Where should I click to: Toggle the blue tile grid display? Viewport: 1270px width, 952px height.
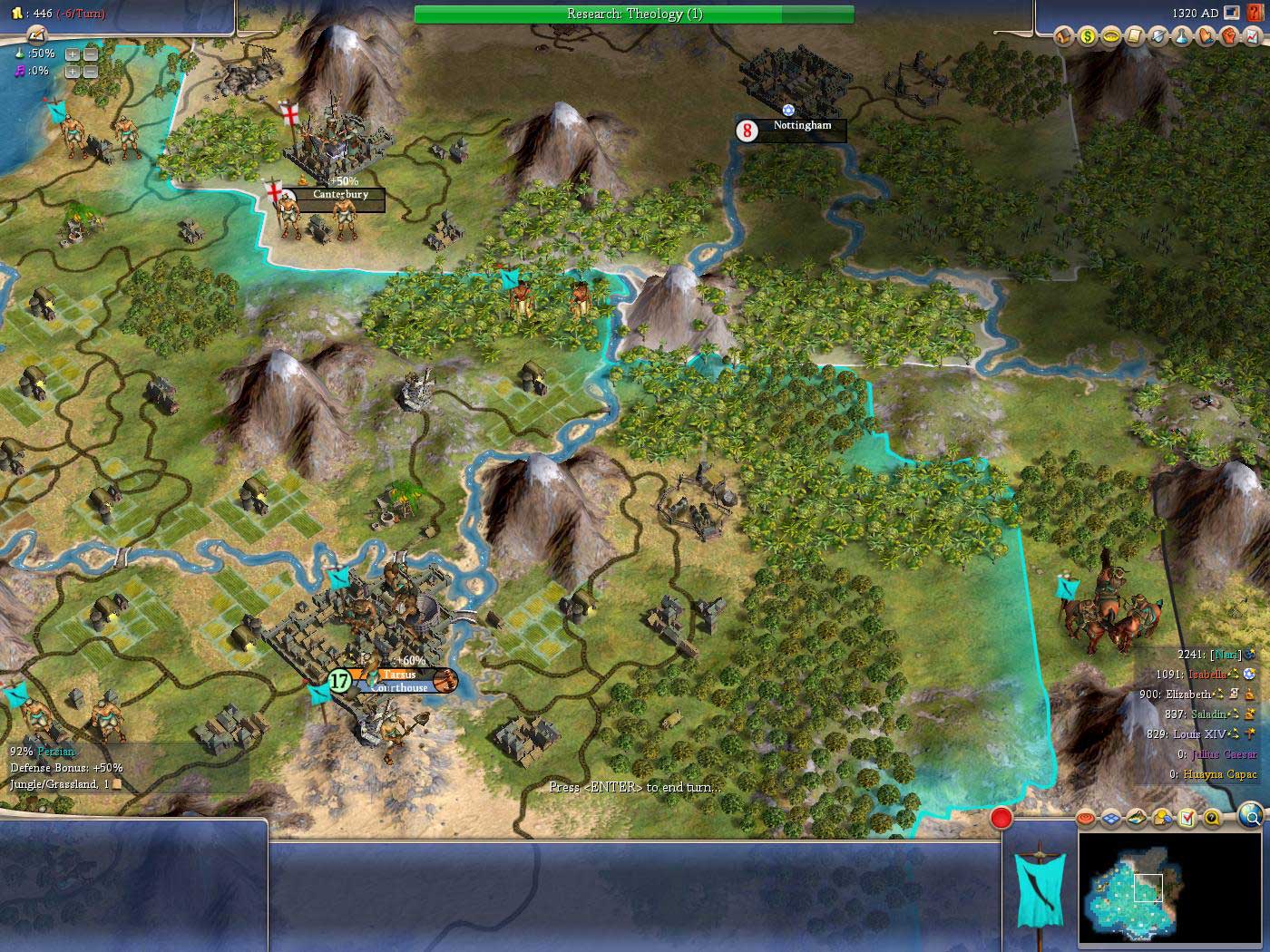pos(1111,819)
